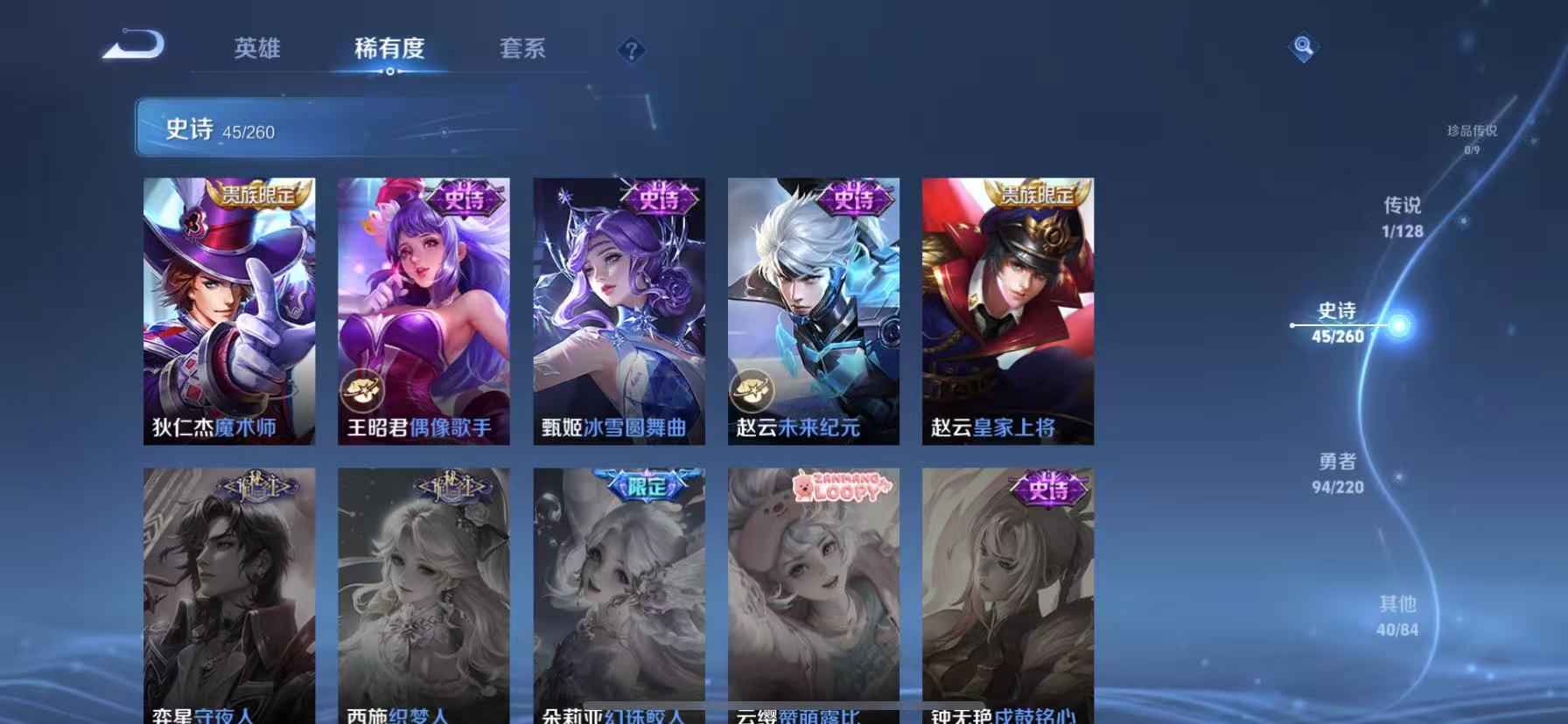Select the 其他 40/84 rarity node
This screenshot has width=1568, height=724.
coord(1397,615)
